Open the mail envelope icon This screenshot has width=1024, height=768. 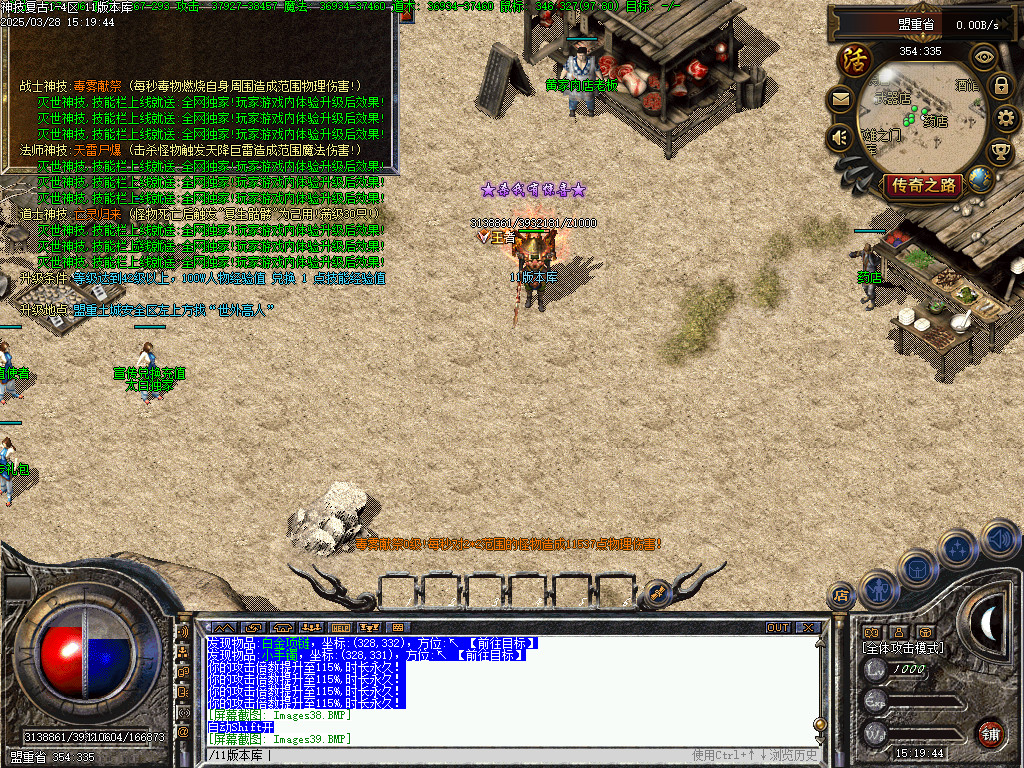point(839,99)
